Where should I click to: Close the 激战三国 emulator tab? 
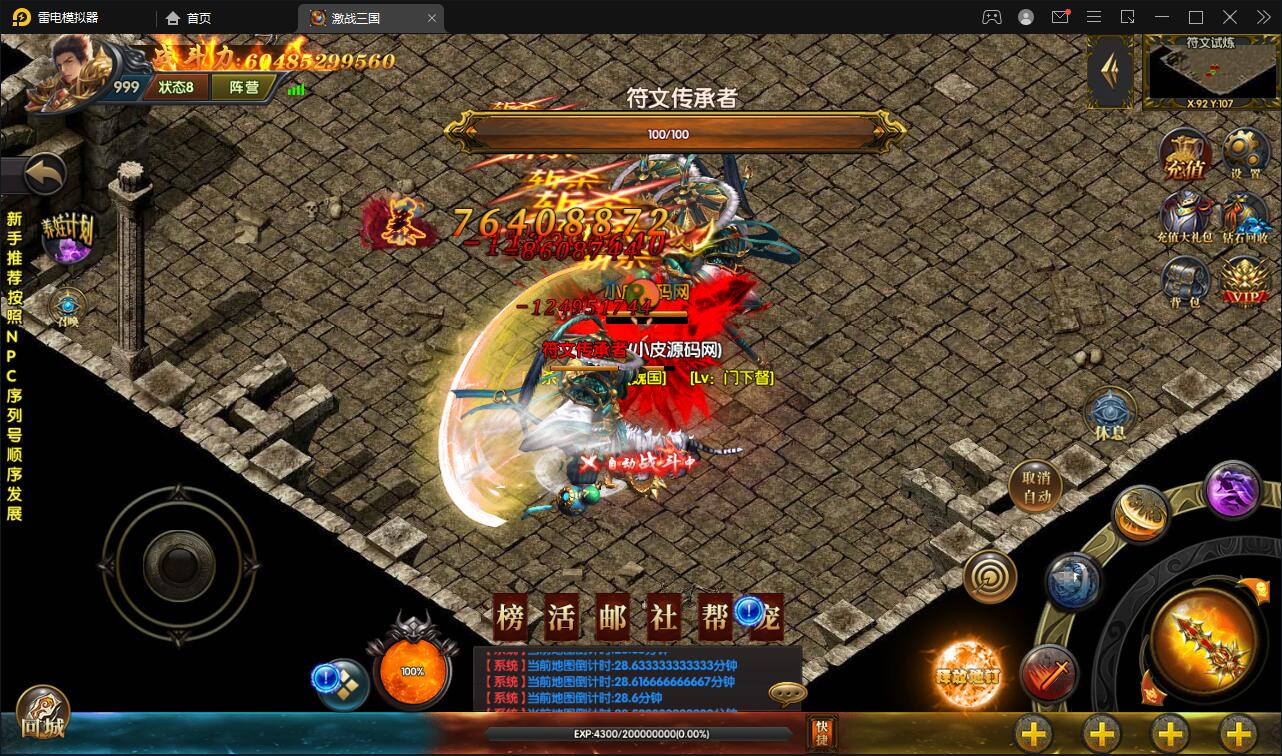click(432, 18)
